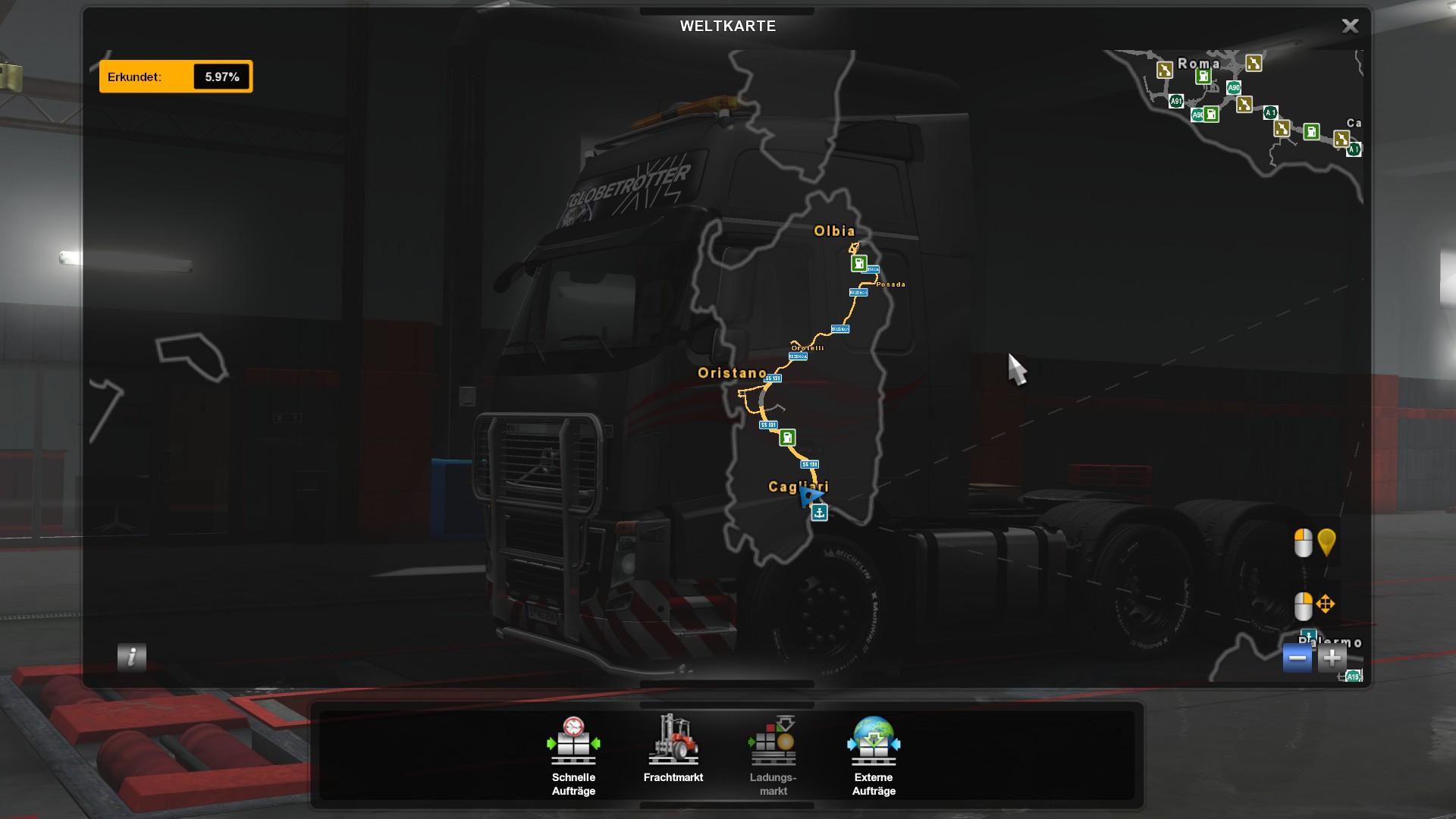The height and width of the screenshot is (819, 1456).
Task: Close the Weltkarte map window
Action: point(1350,26)
